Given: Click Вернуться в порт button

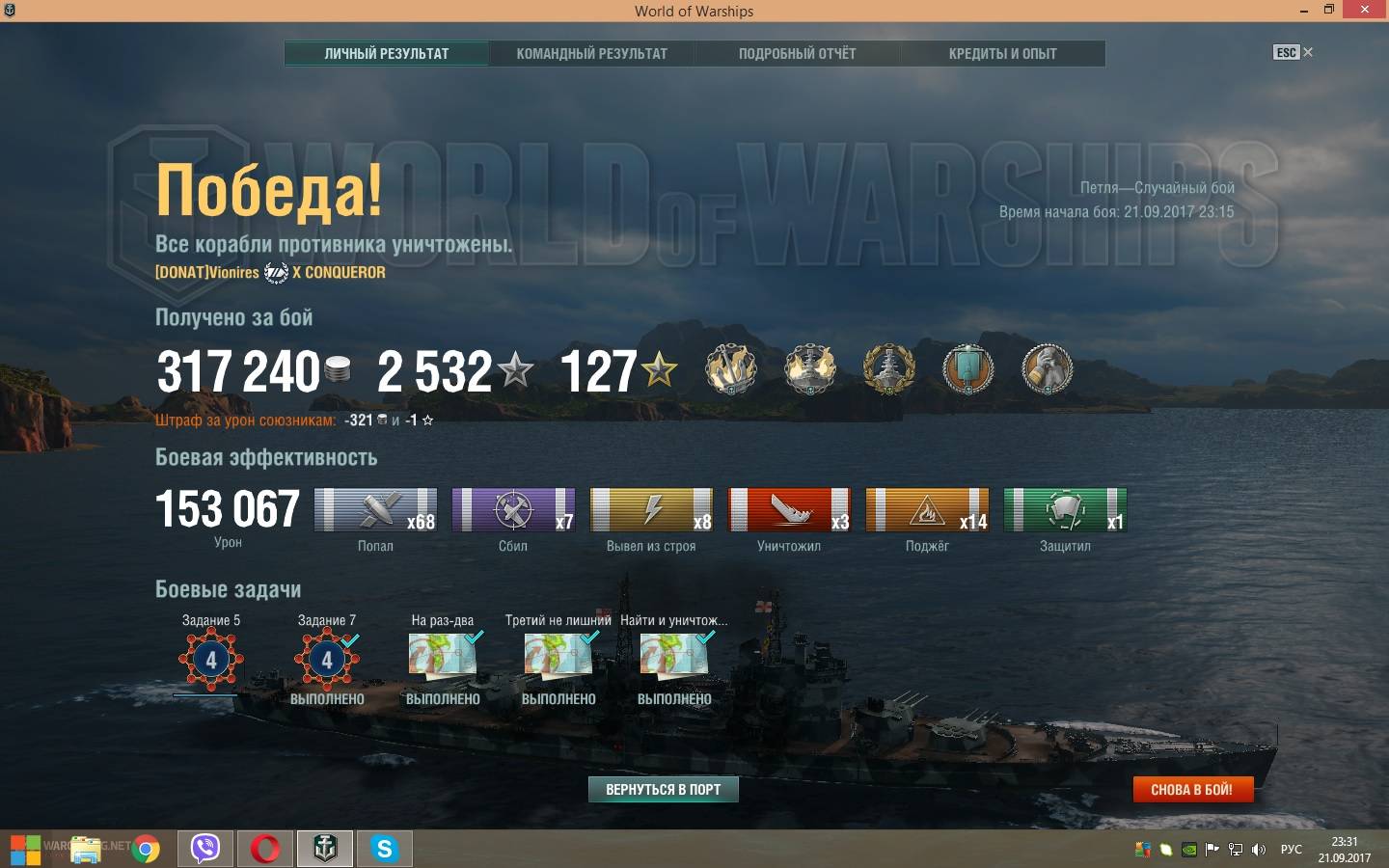Looking at the screenshot, I should pos(663,789).
